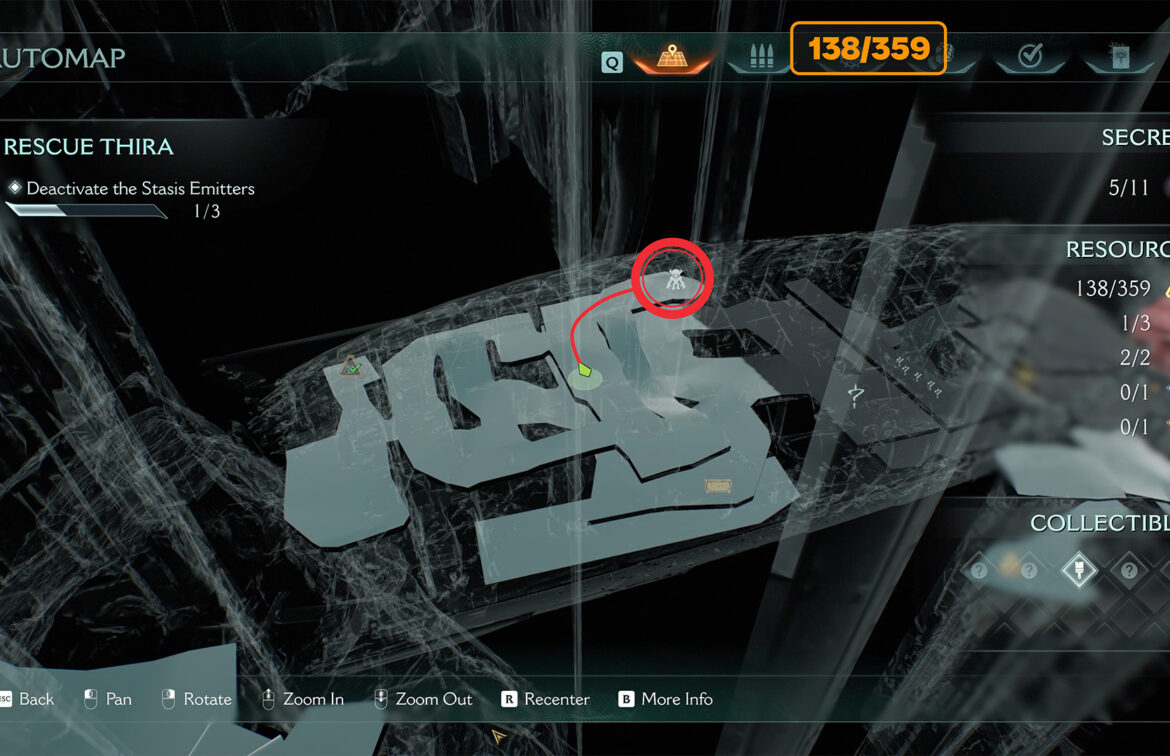The width and height of the screenshot is (1170, 756).
Task: Select the Automap tab with map icon
Action: tap(670, 58)
